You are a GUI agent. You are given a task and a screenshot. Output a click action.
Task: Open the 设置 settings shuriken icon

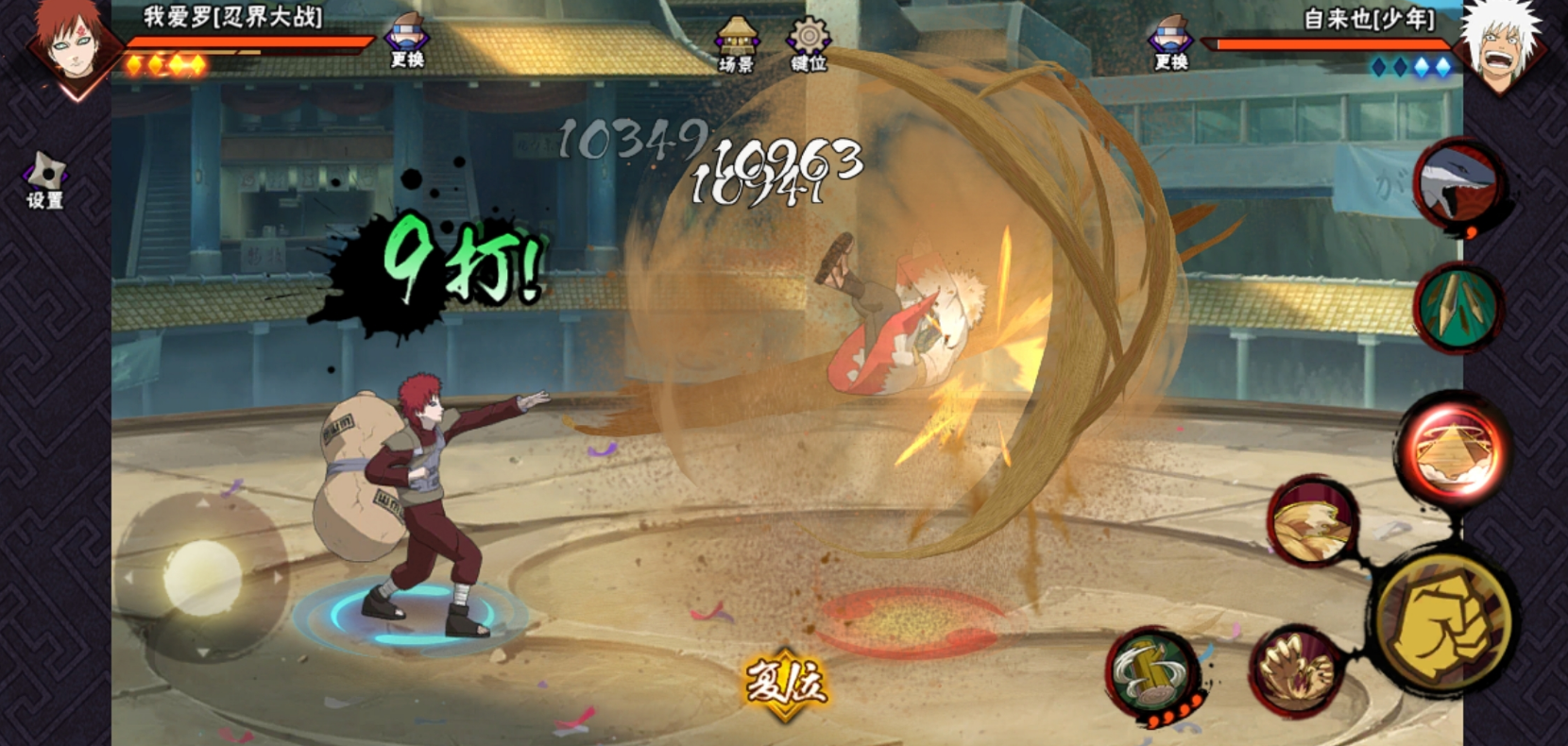44,181
